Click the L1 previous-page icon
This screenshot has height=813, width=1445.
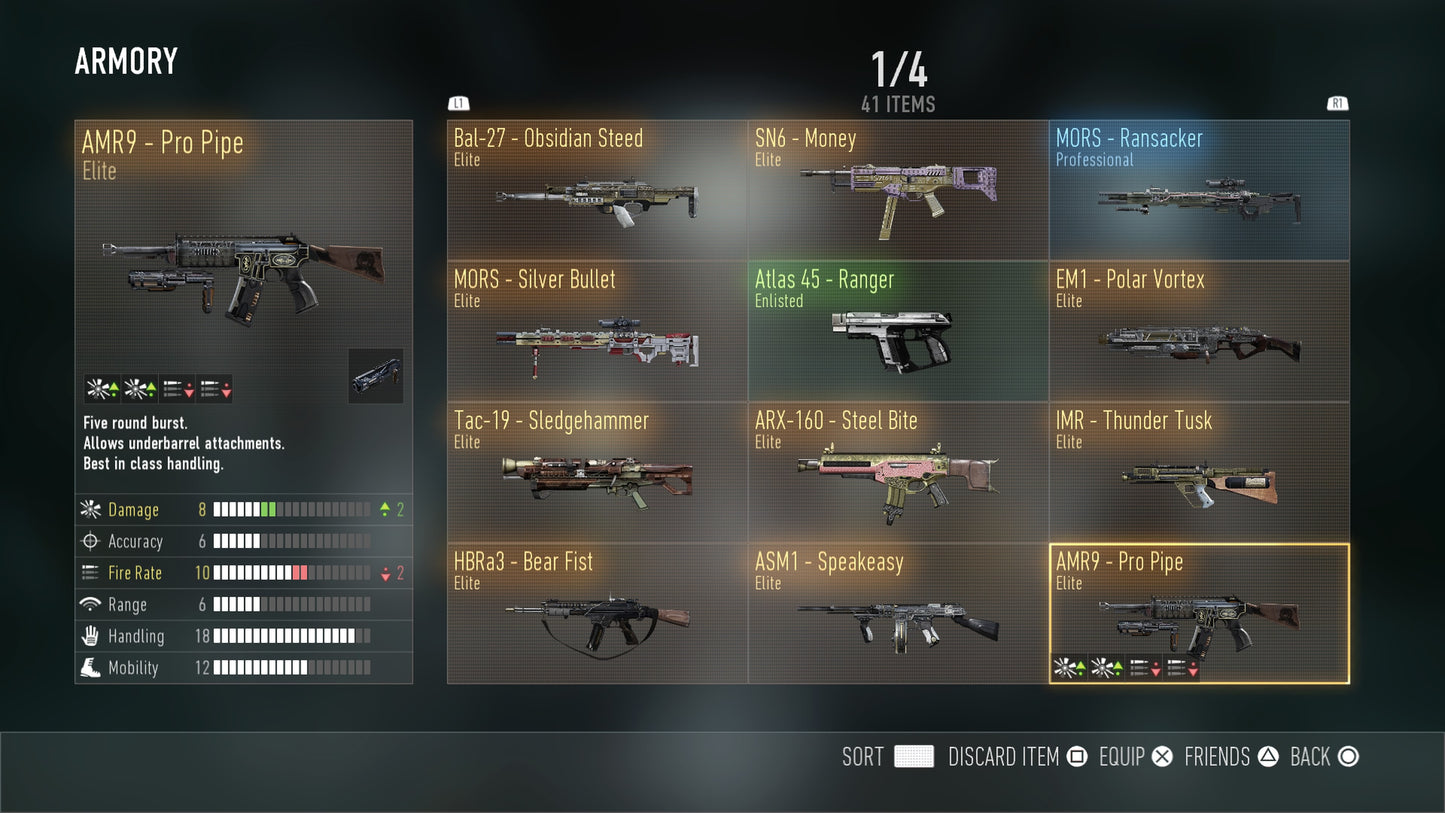(x=457, y=103)
